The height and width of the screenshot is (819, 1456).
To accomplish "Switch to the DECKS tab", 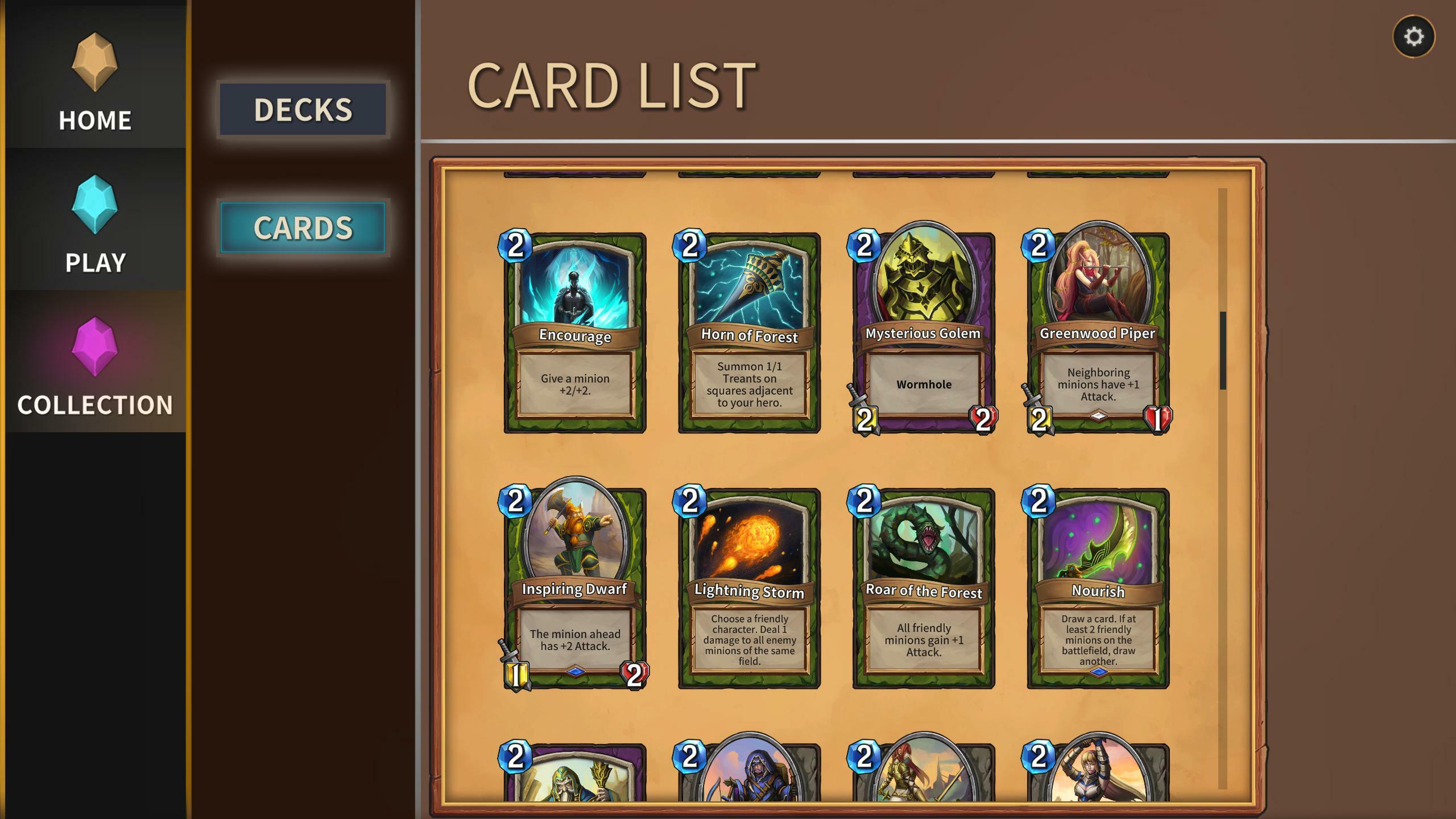I will (x=303, y=109).
